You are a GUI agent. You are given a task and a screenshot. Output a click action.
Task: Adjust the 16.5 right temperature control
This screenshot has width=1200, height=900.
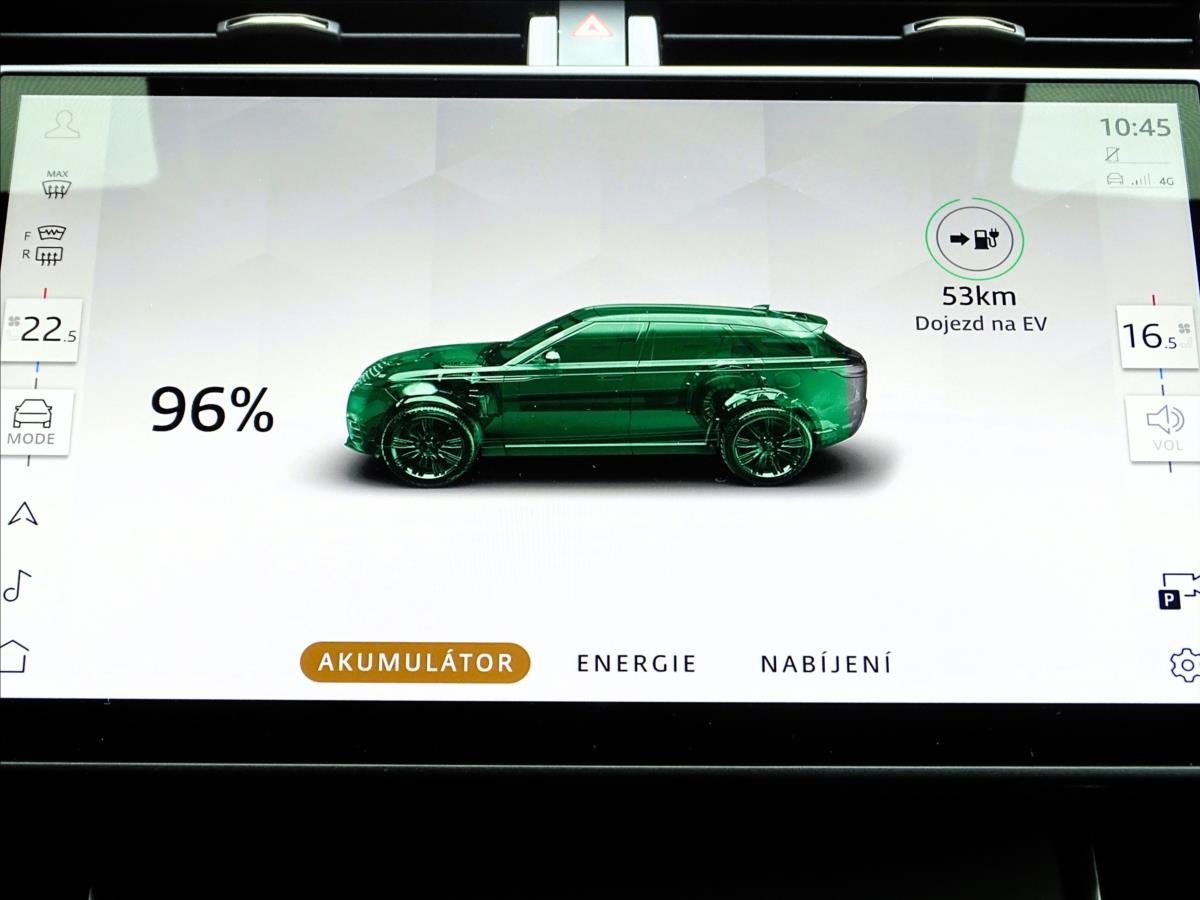[x=1157, y=336]
